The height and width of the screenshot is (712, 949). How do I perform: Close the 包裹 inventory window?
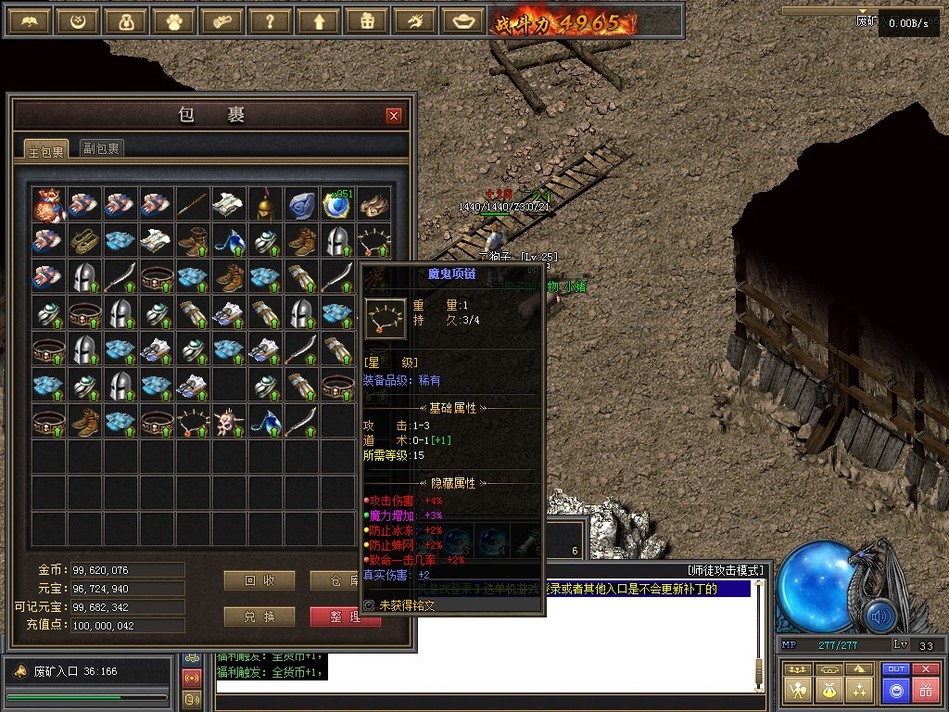click(x=394, y=115)
